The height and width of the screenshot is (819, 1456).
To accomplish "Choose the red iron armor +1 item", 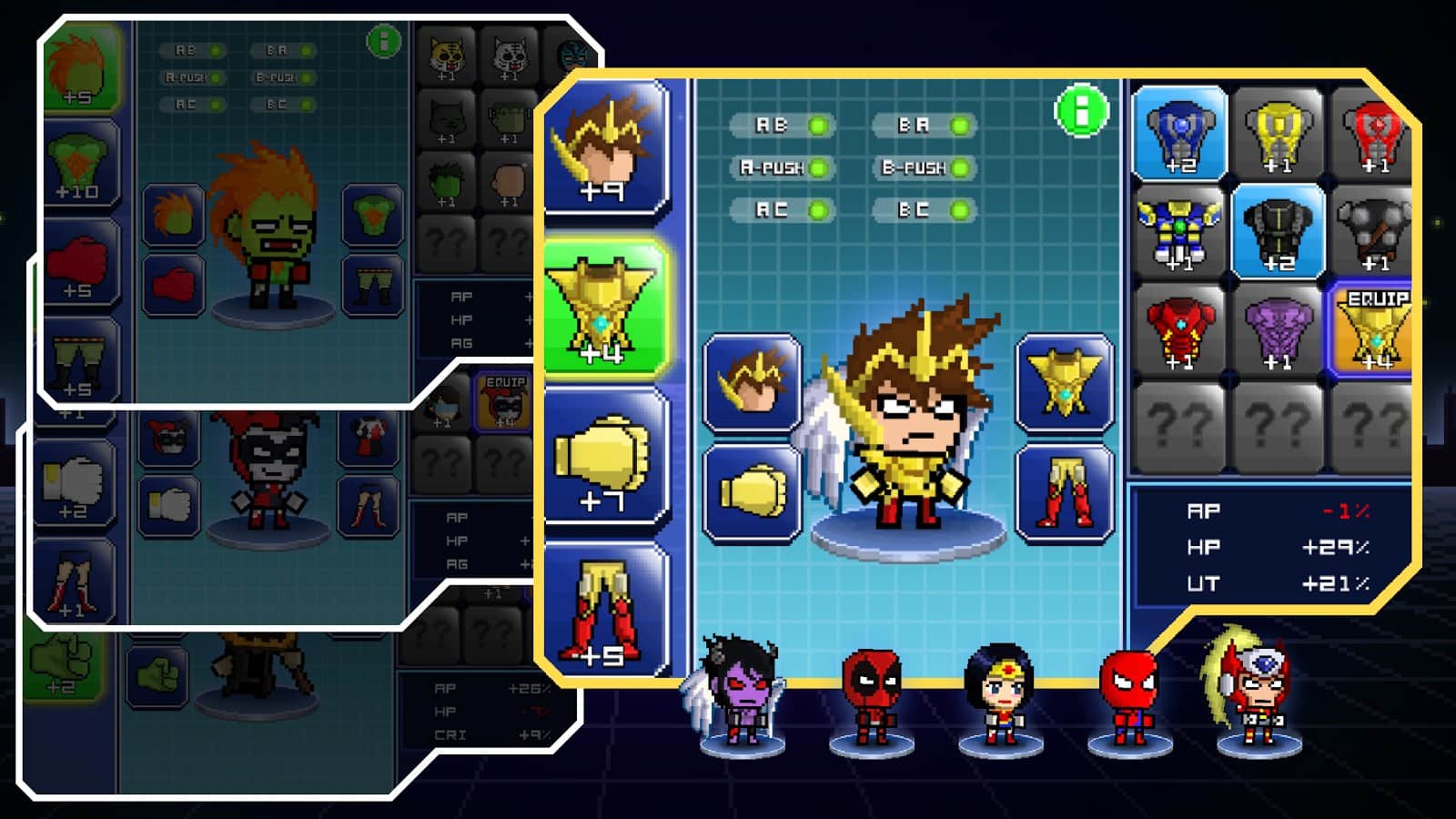I will tap(1180, 329).
